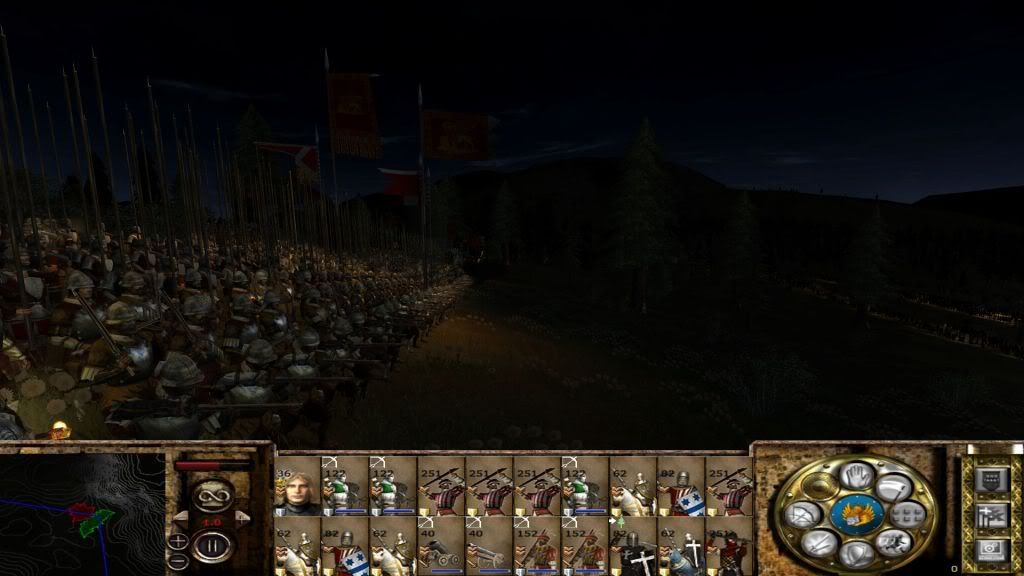Increase game speed with the right arrow
The width and height of the screenshot is (1024, 576).
click(x=240, y=517)
